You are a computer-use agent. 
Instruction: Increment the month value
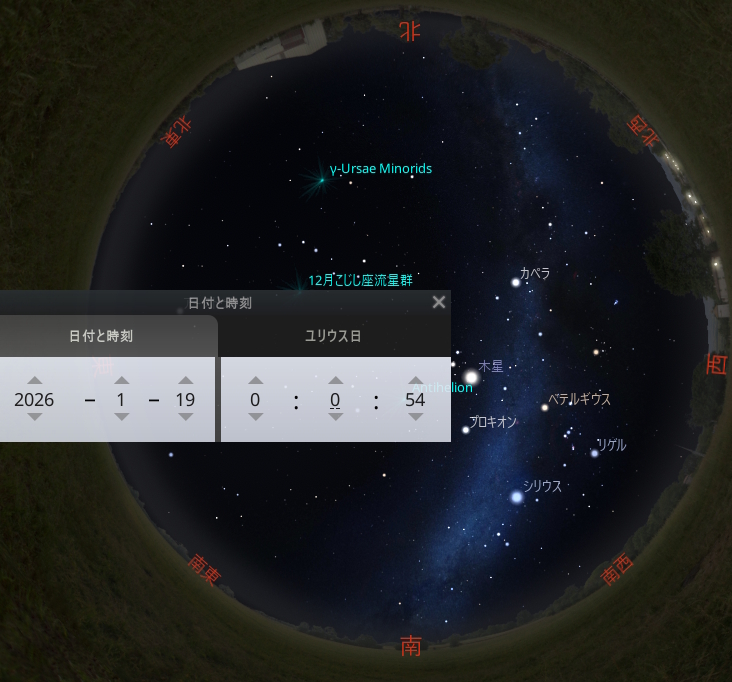[x=121, y=381]
